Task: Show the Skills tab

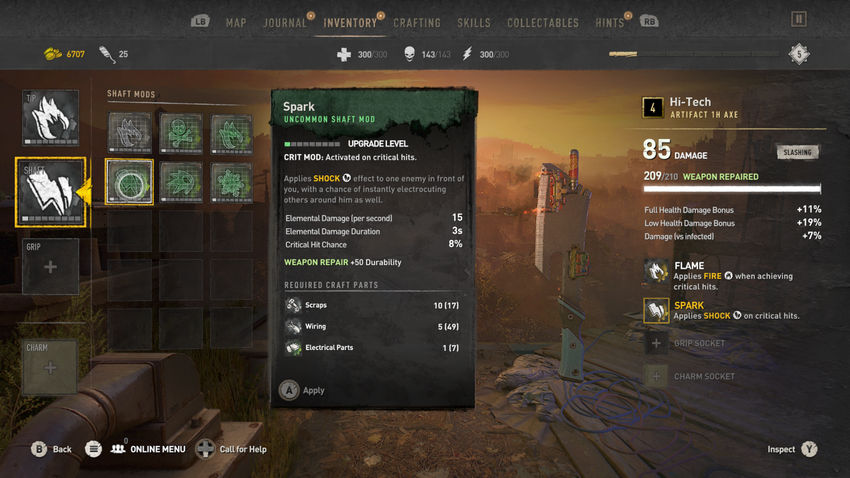Action: tap(473, 22)
